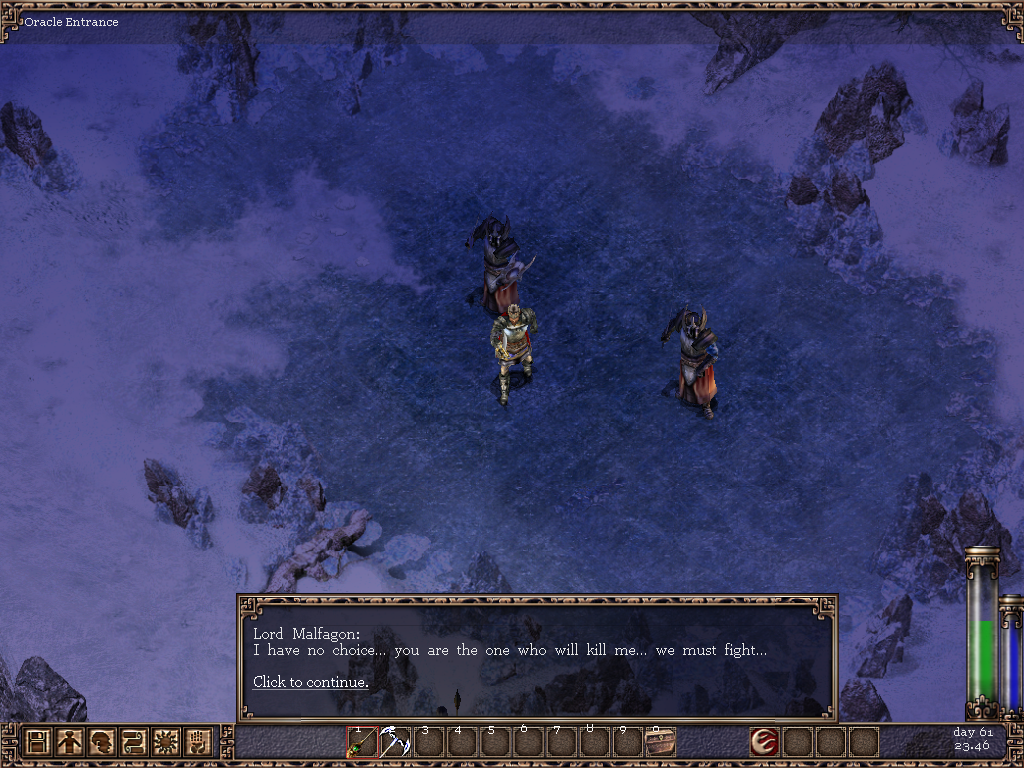
Task: Click the sun-shaped icon
Action: tap(165, 742)
